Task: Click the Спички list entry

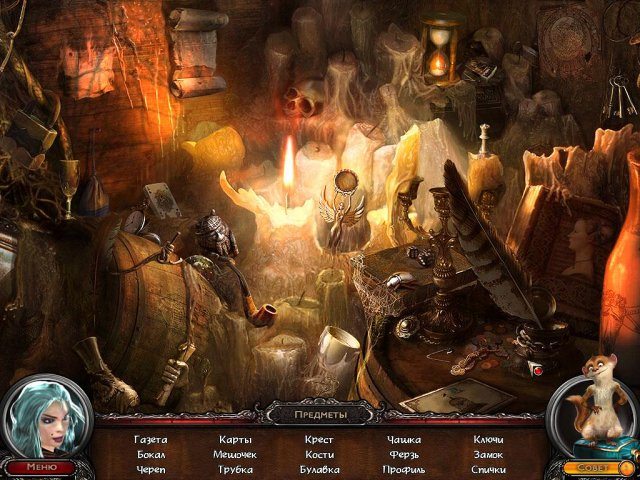Action: click(x=488, y=469)
